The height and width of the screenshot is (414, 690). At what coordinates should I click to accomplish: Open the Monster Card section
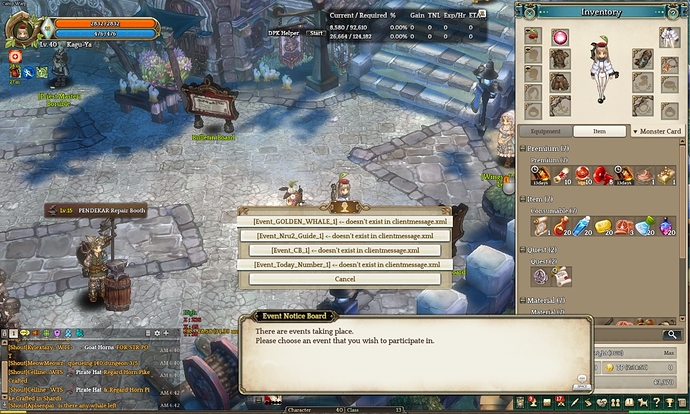click(656, 131)
